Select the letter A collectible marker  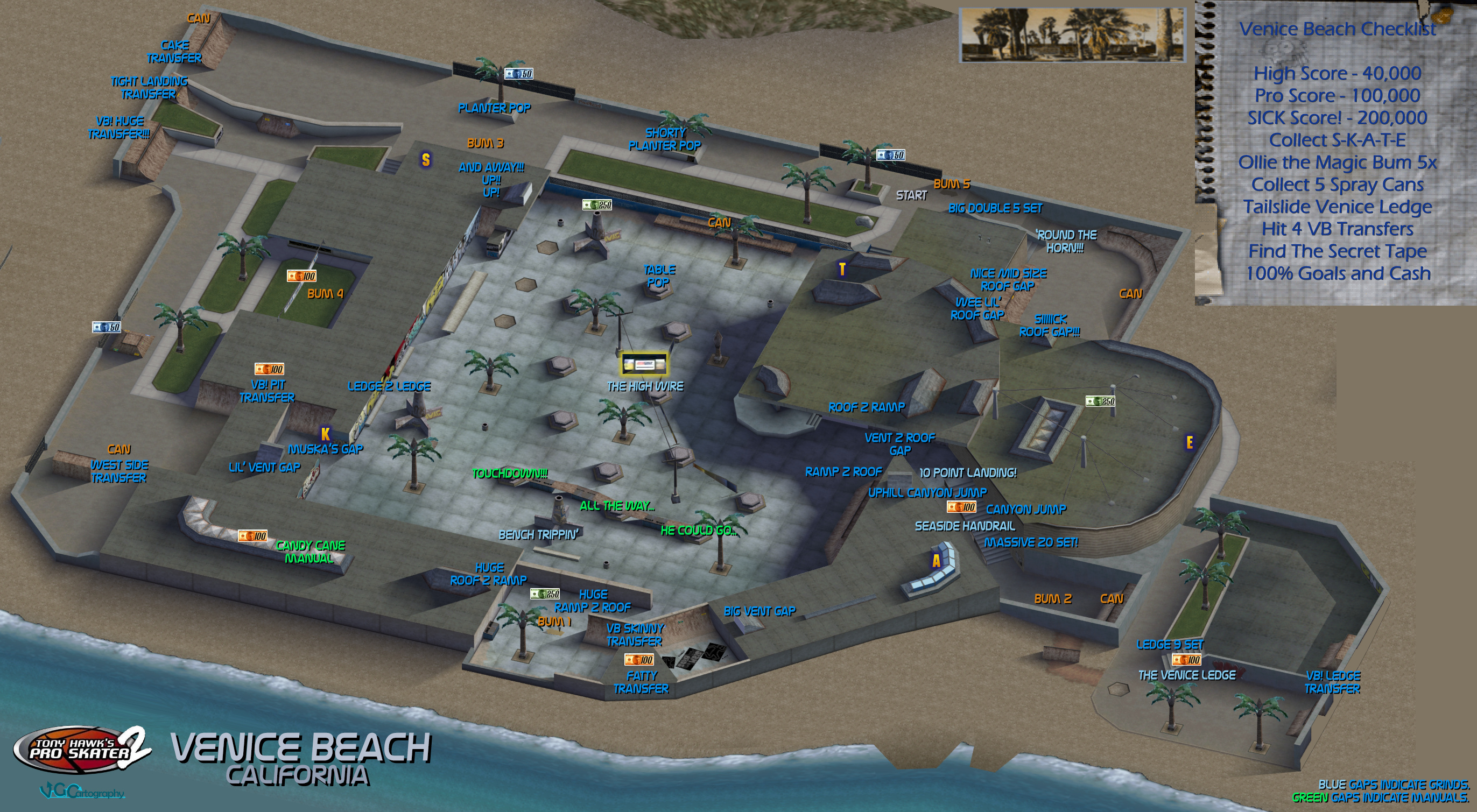pos(936,560)
